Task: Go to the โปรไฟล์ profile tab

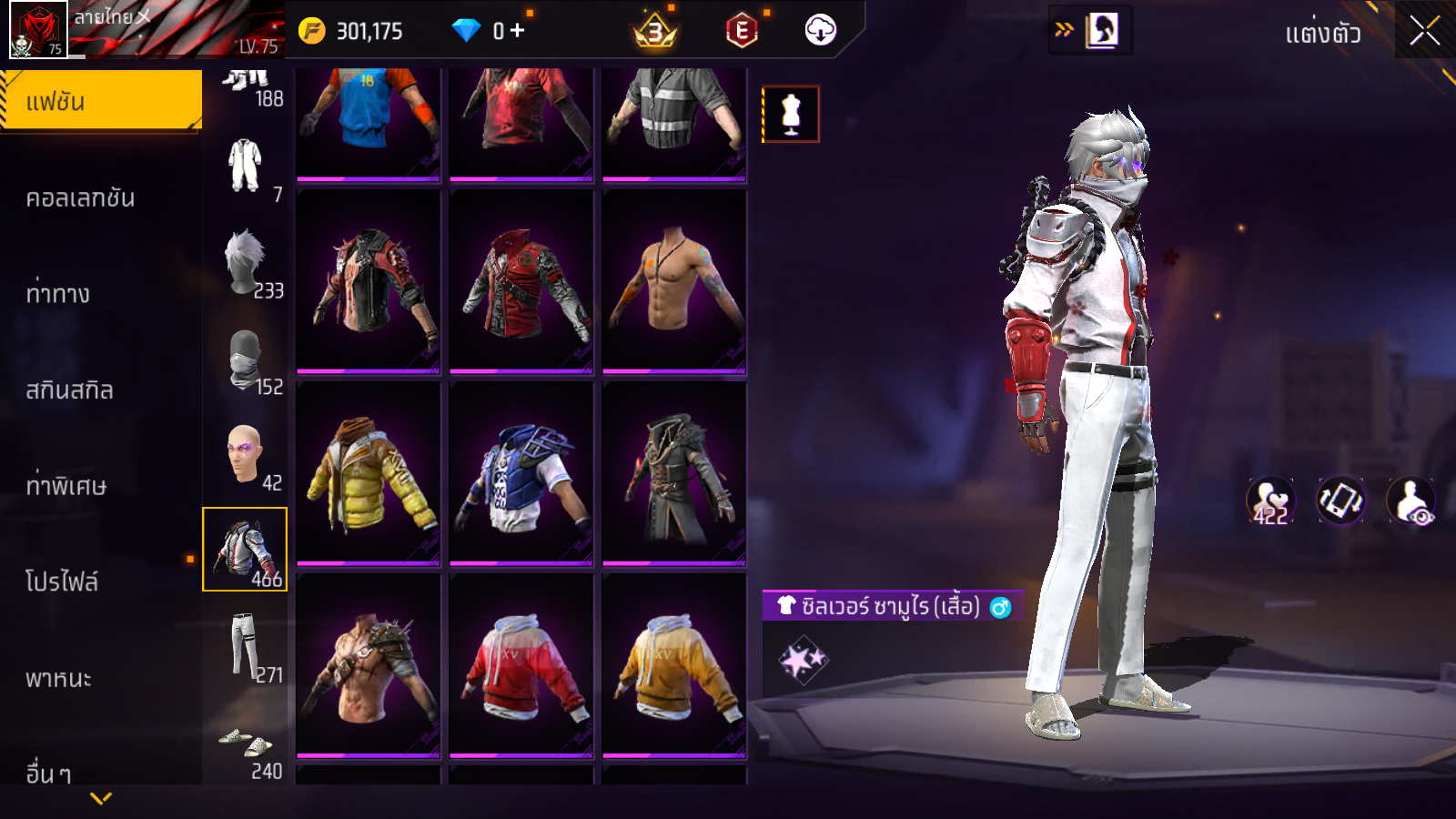Action: click(x=62, y=581)
